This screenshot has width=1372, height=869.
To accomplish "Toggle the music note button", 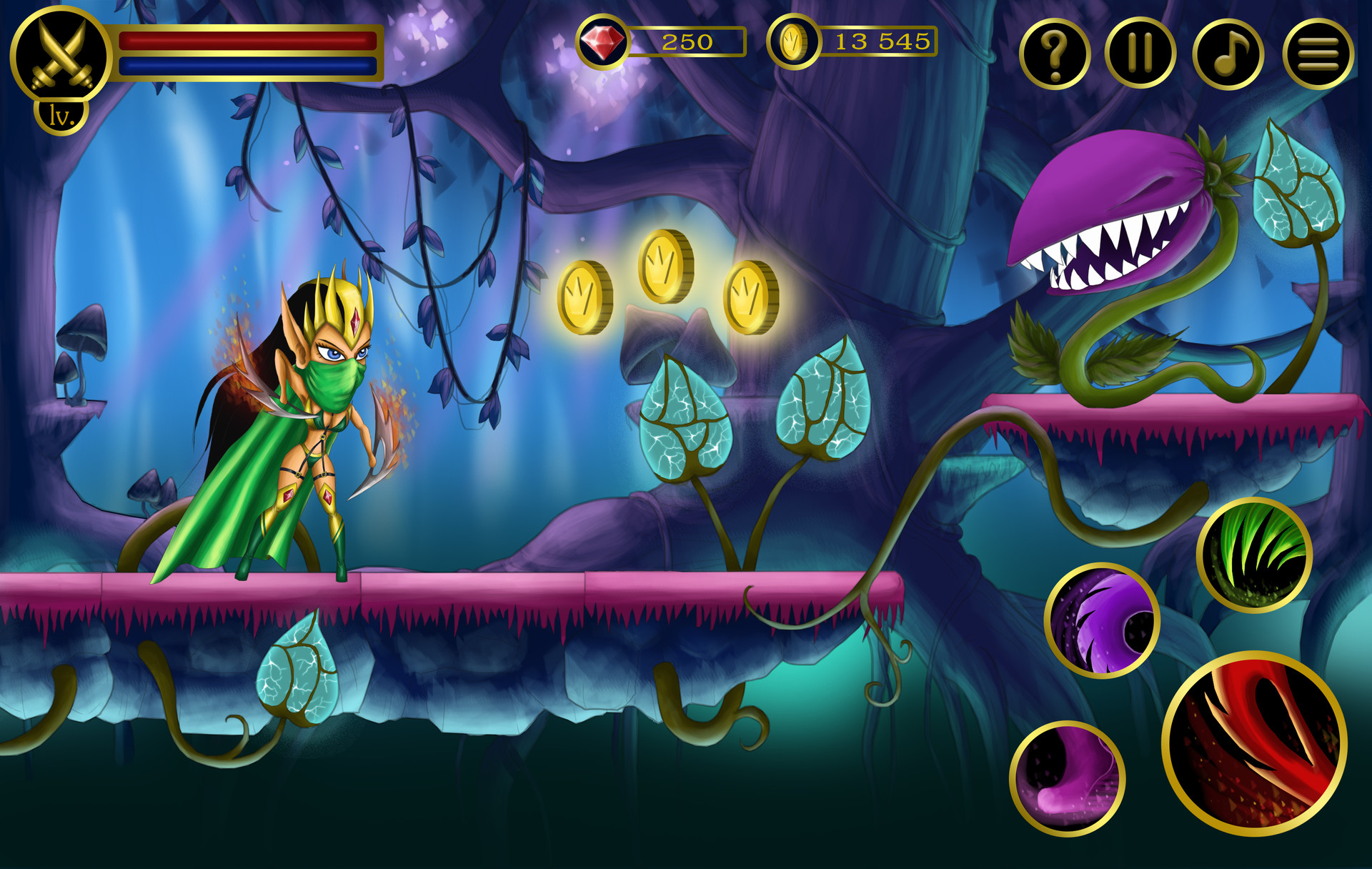I will tap(1228, 54).
